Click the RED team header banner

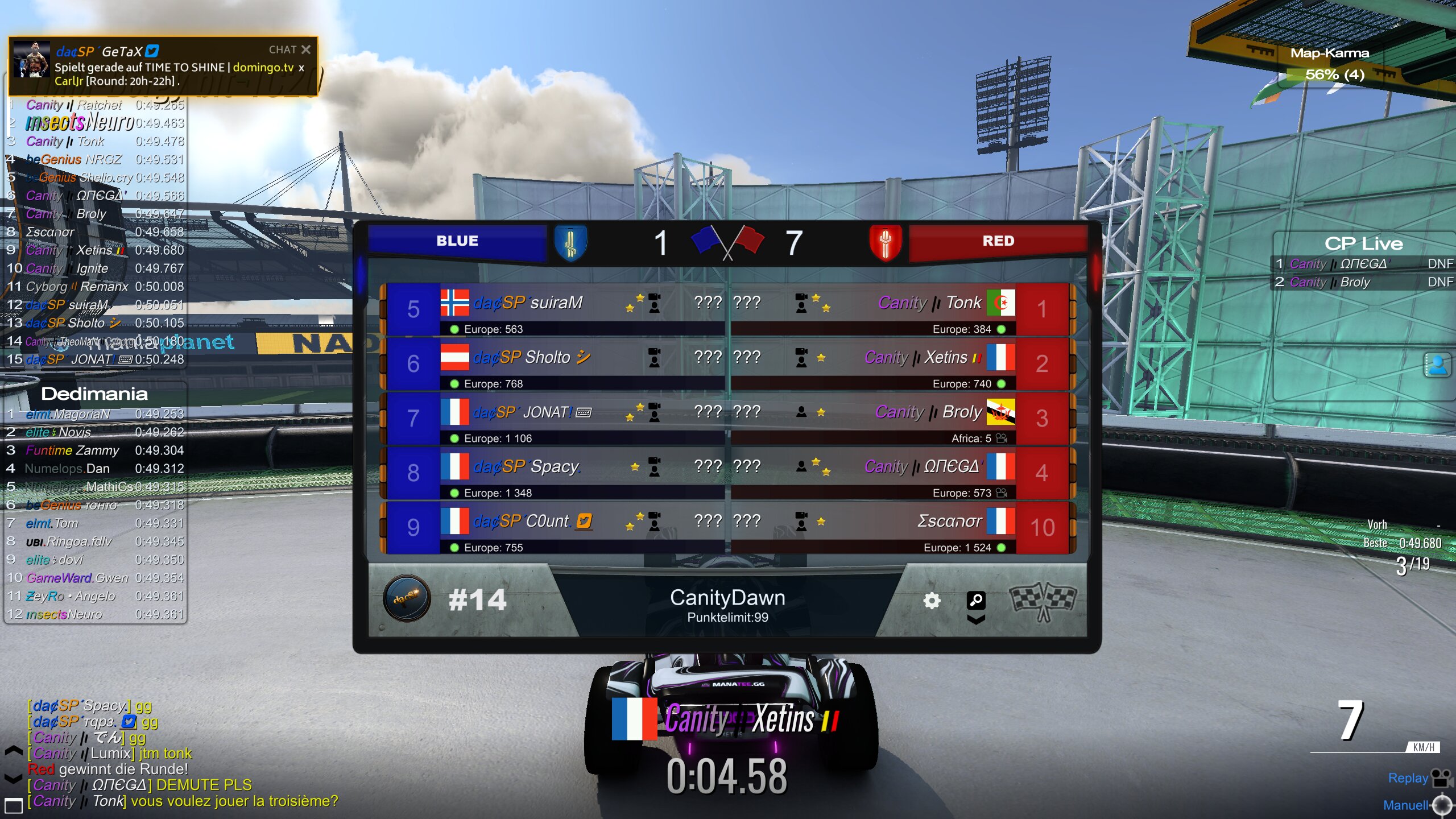[x=998, y=241]
